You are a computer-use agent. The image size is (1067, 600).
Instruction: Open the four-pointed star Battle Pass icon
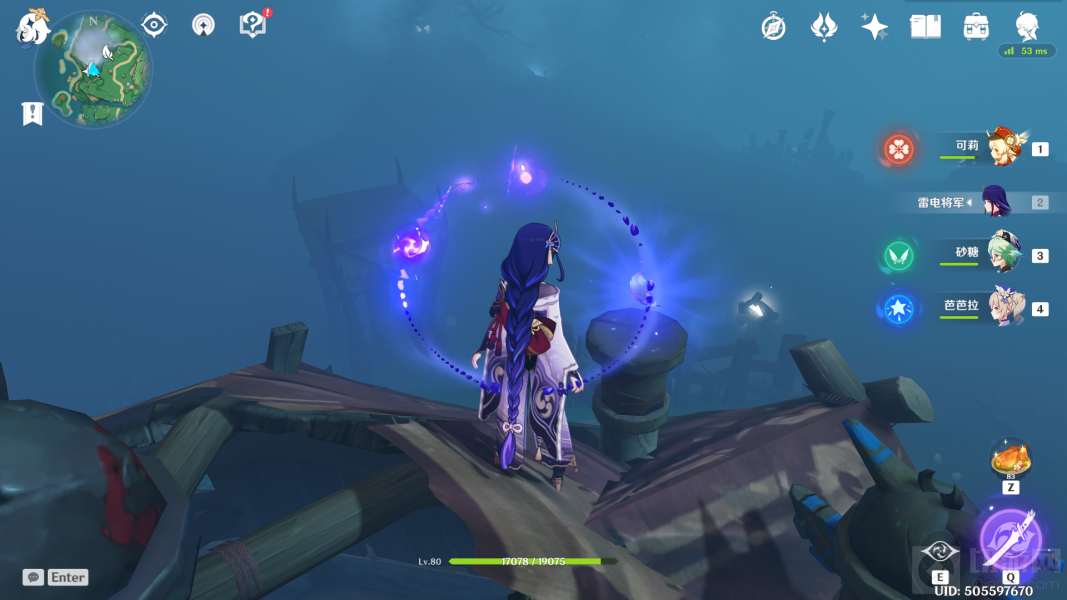tap(874, 27)
